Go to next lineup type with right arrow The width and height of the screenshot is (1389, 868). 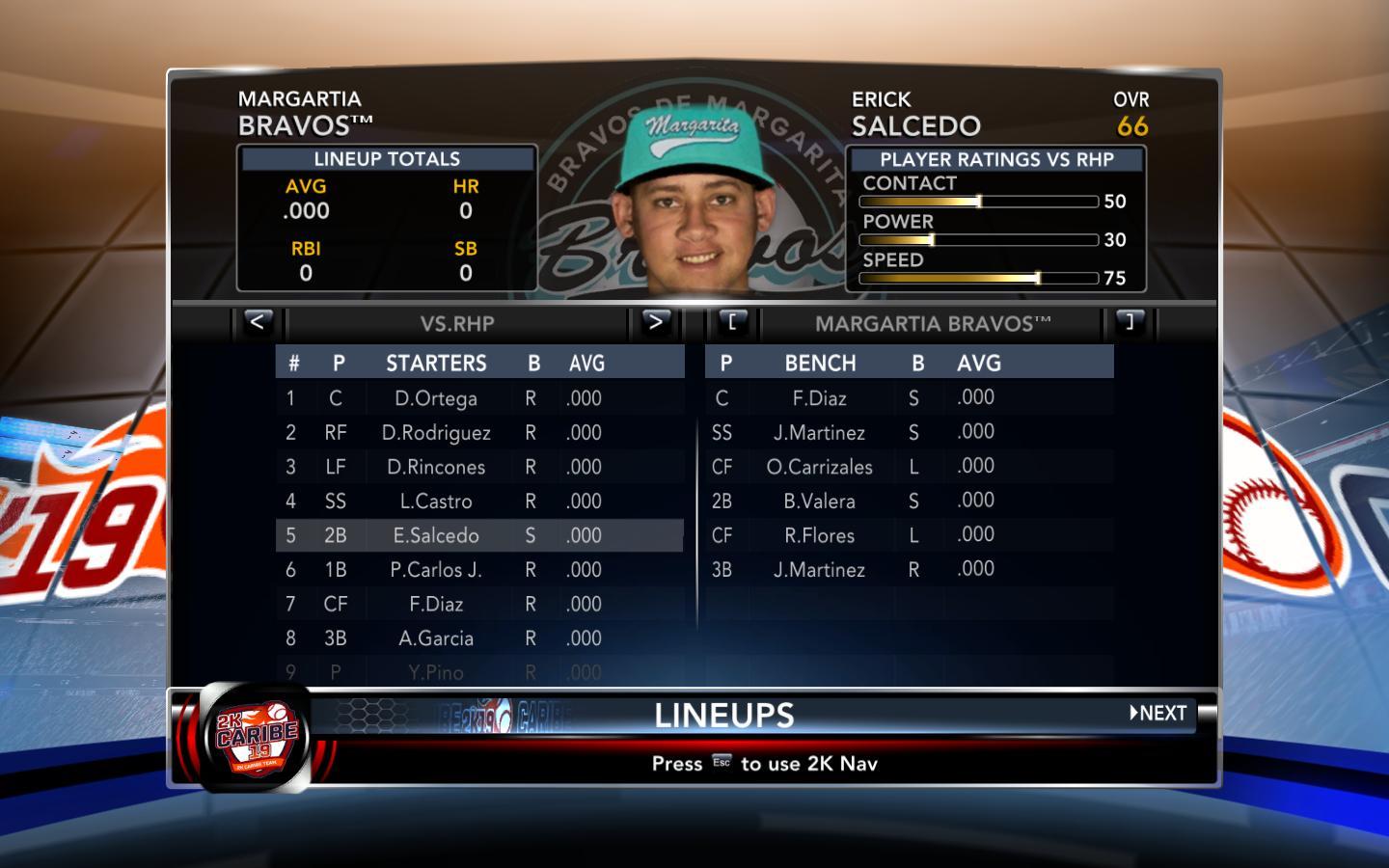[x=655, y=322]
